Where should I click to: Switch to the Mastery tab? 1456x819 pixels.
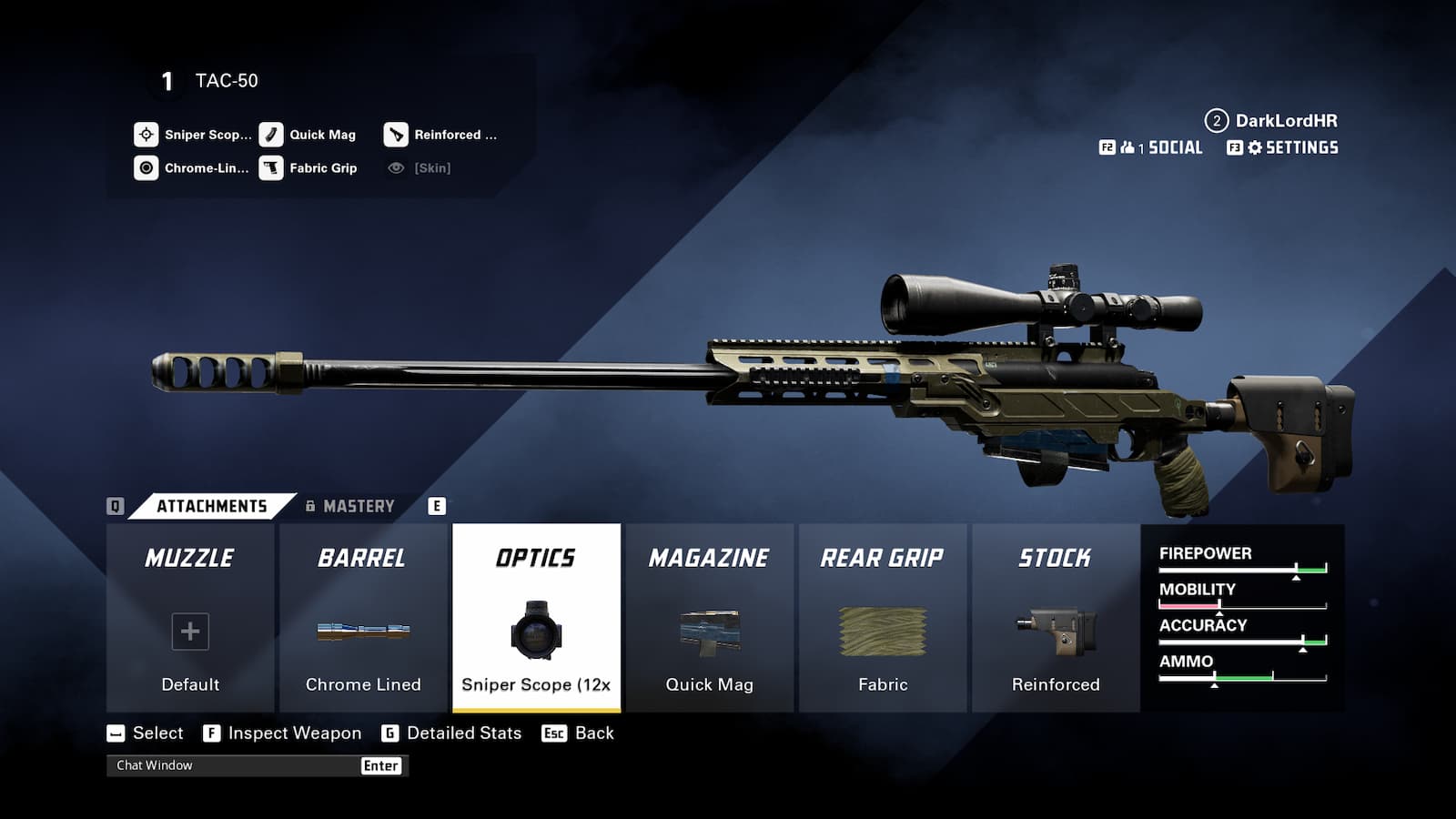(357, 506)
